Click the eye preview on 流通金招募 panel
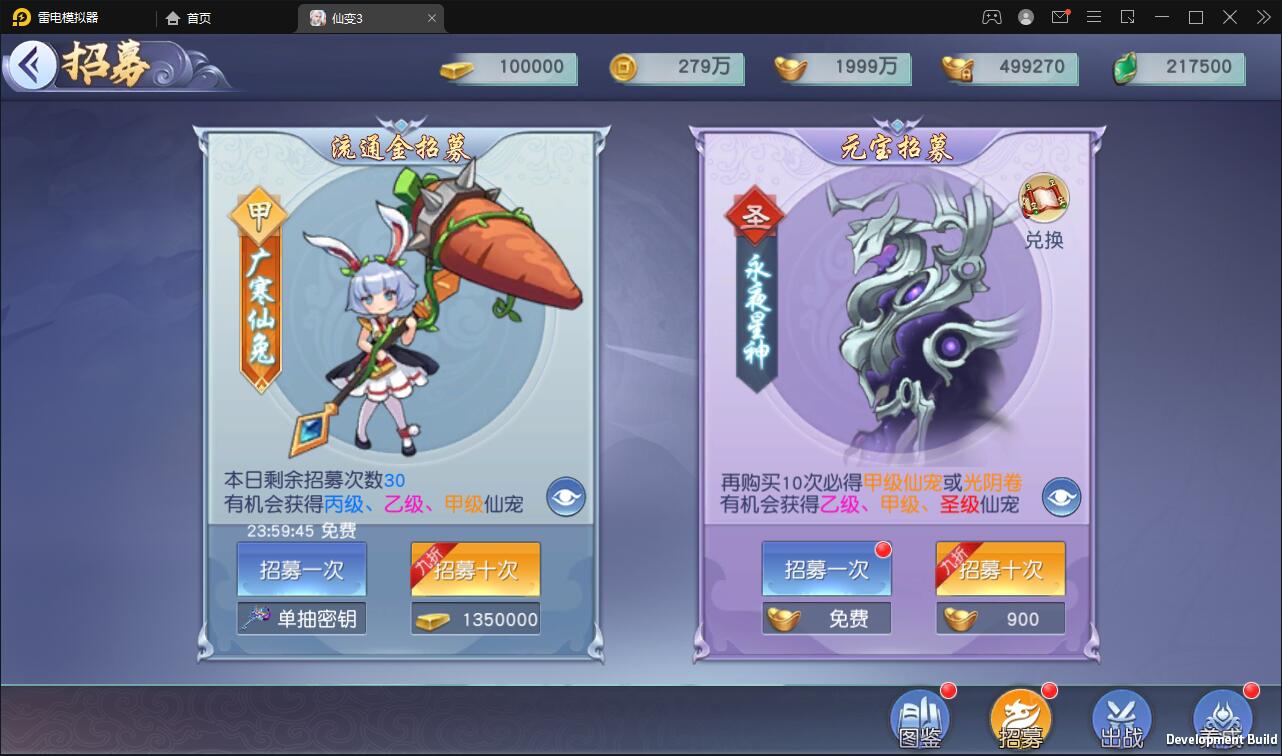1282x756 pixels. pyautogui.click(x=565, y=496)
